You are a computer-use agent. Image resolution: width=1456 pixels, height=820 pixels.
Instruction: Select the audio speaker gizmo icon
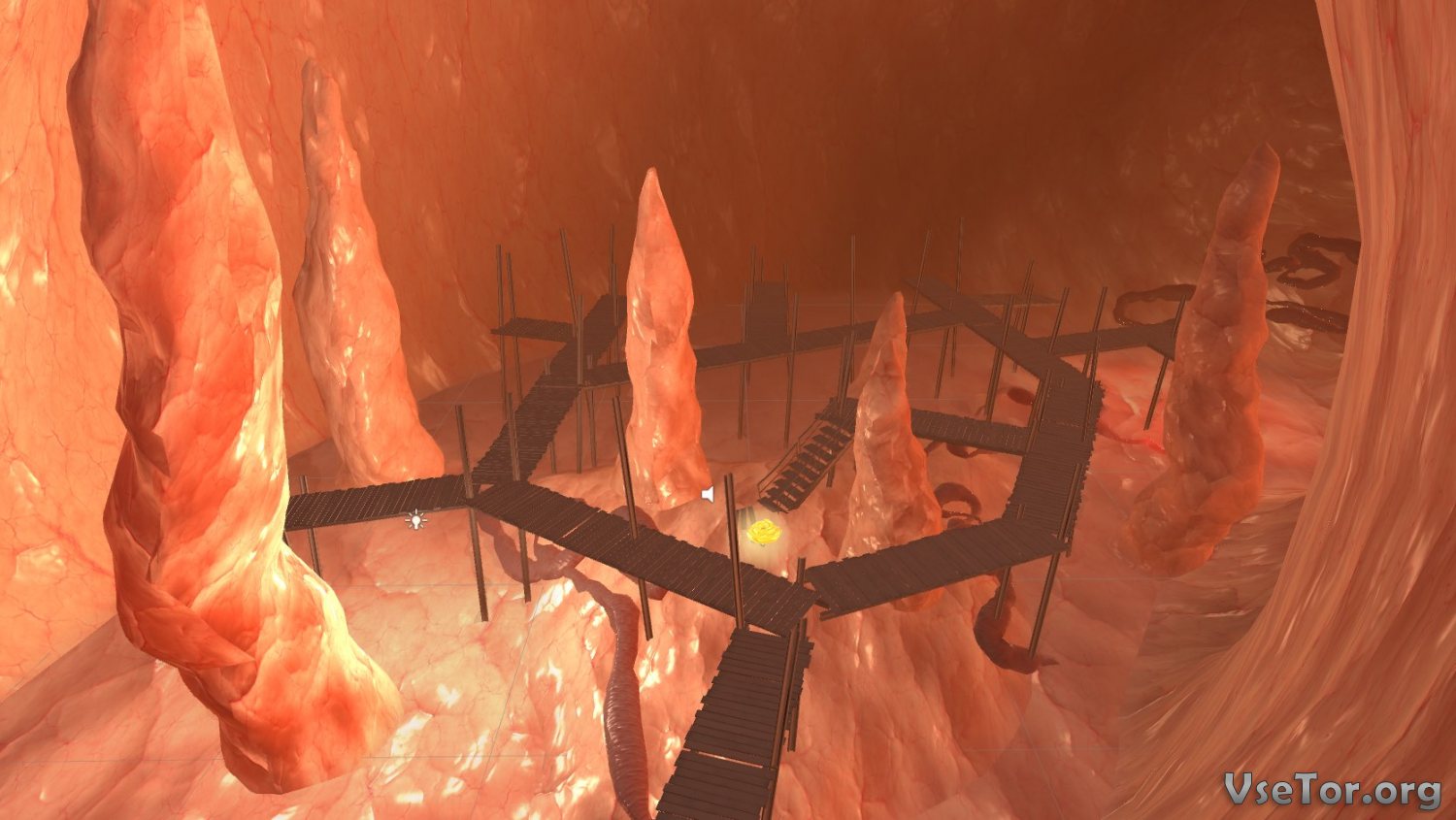(x=709, y=495)
